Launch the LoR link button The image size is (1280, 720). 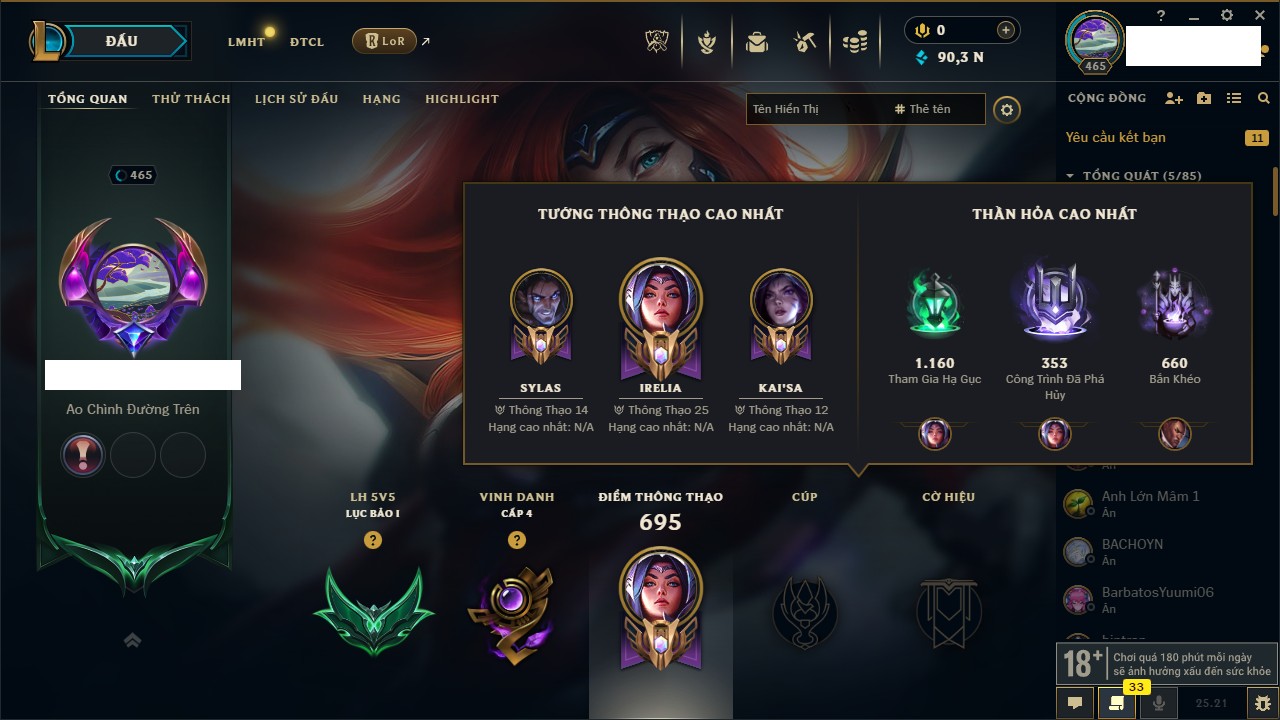[385, 41]
